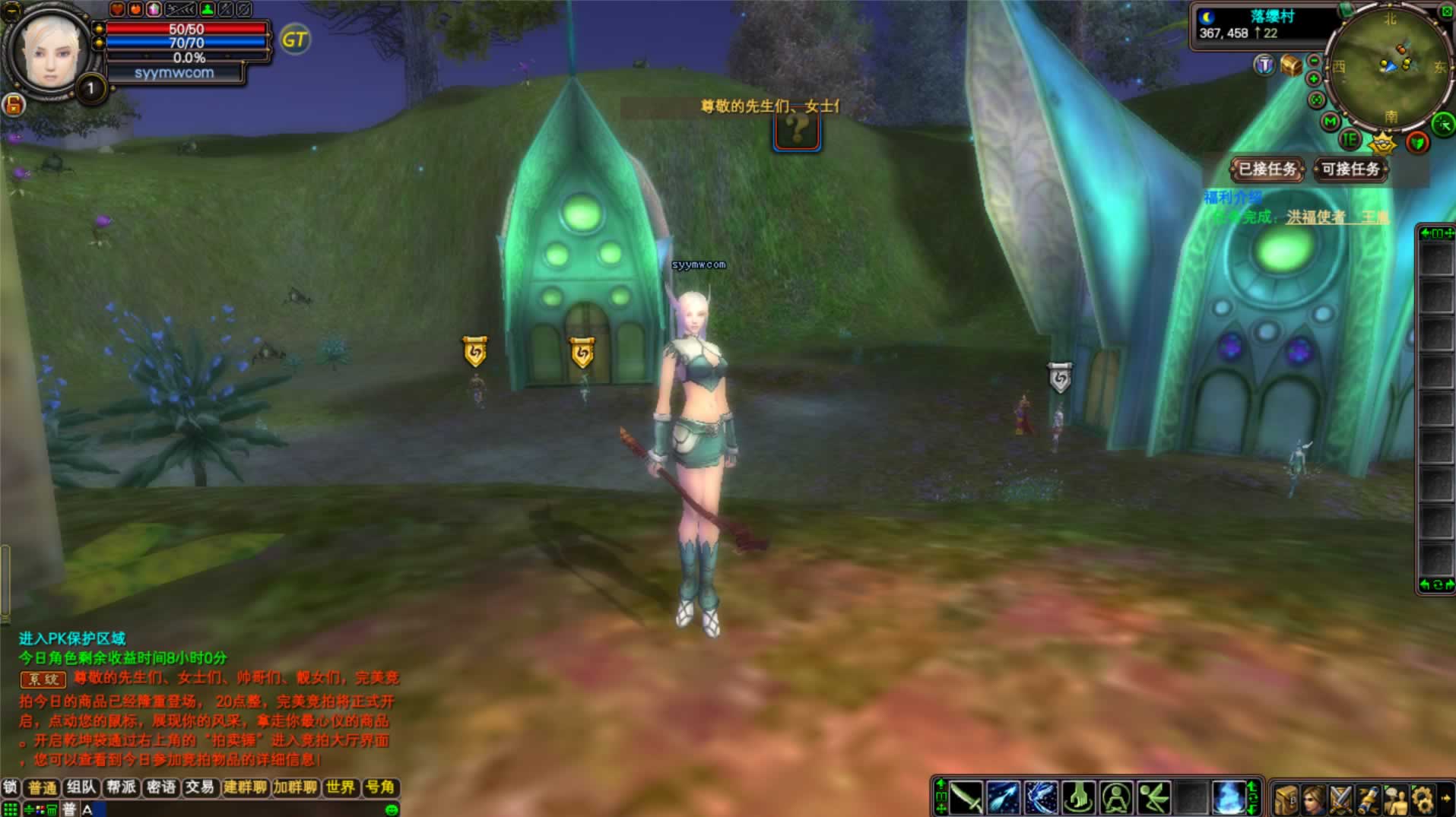Screen dimensions: 1456x817
Task: Click the GT badge beside the player frame
Action: pos(295,40)
